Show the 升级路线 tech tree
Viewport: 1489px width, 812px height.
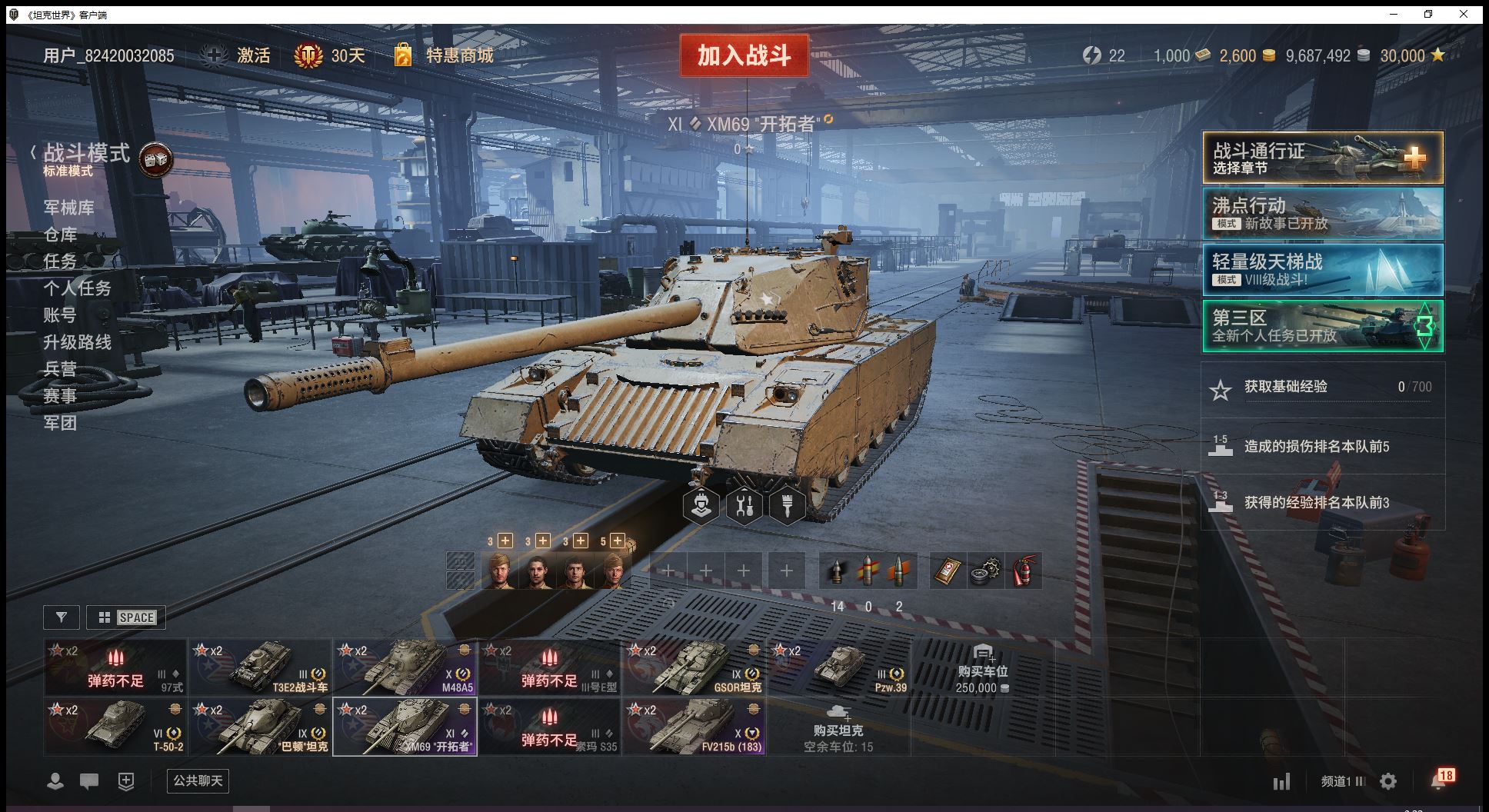(x=77, y=342)
